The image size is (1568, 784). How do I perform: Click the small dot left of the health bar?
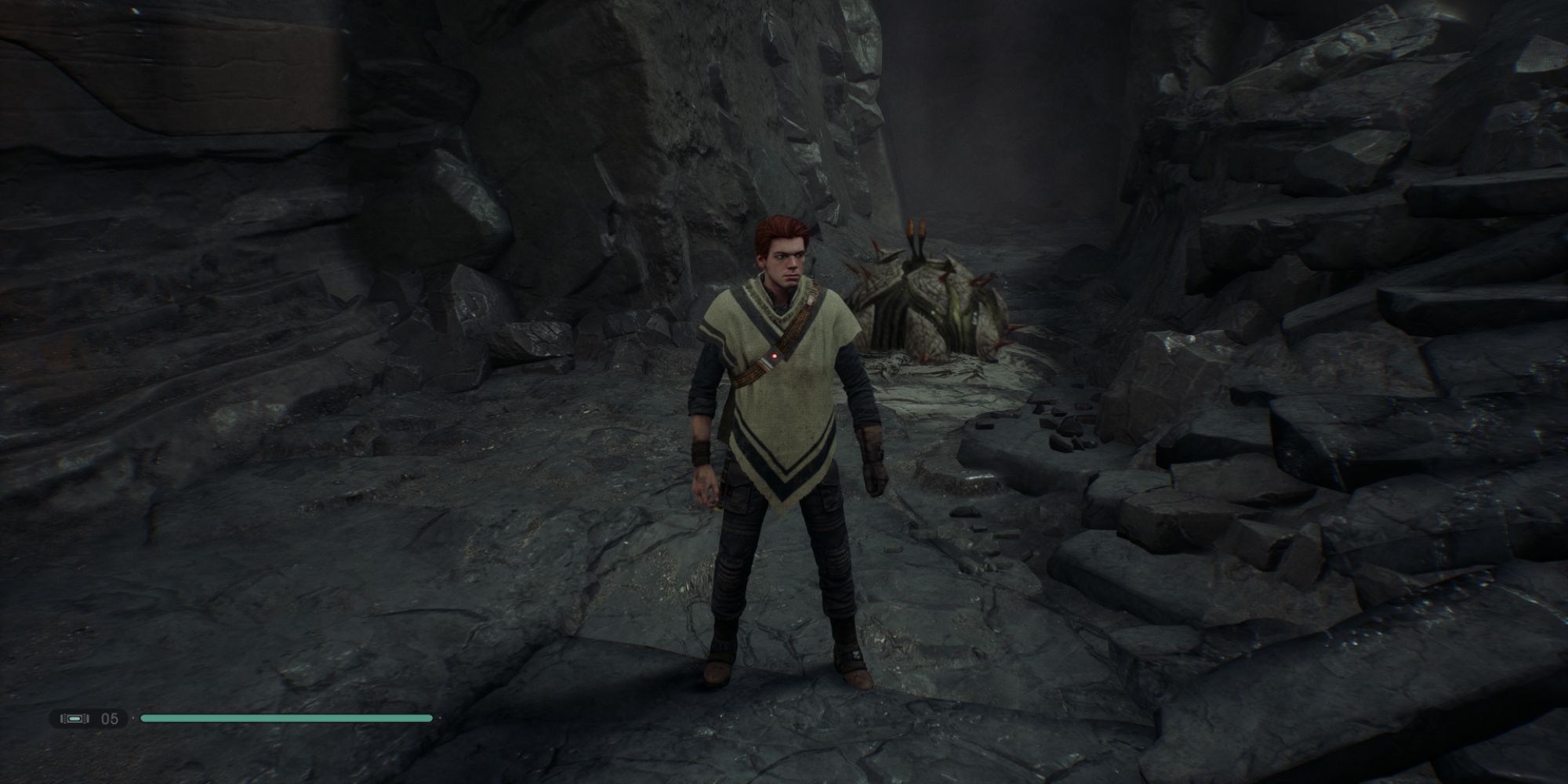coord(133,717)
